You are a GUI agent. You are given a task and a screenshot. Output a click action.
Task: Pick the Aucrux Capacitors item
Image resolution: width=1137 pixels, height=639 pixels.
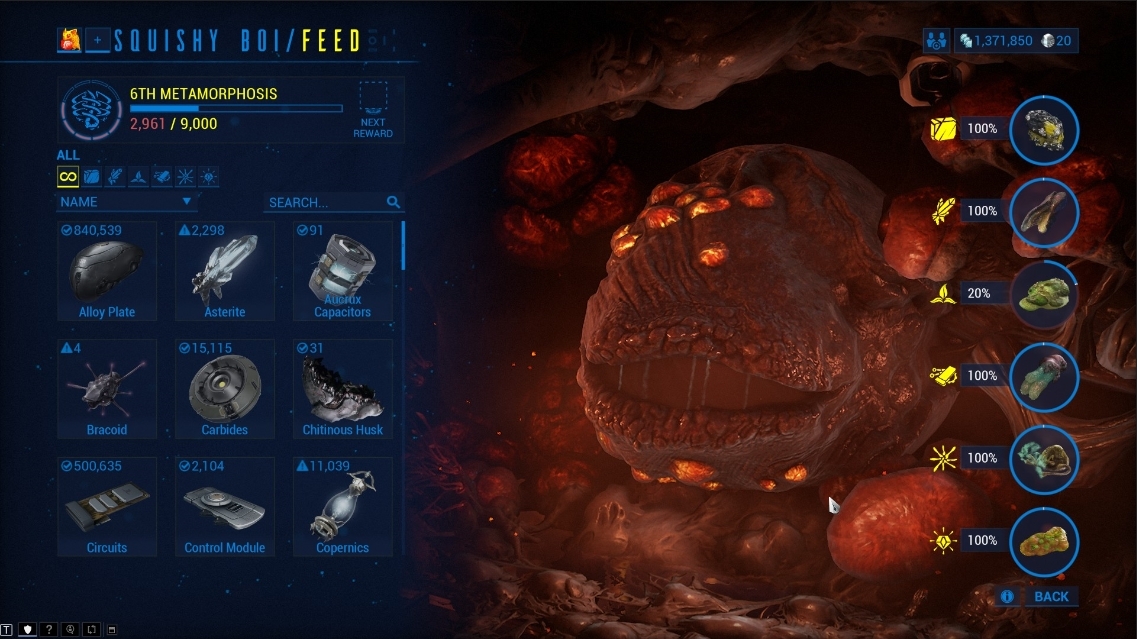[343, 271]
